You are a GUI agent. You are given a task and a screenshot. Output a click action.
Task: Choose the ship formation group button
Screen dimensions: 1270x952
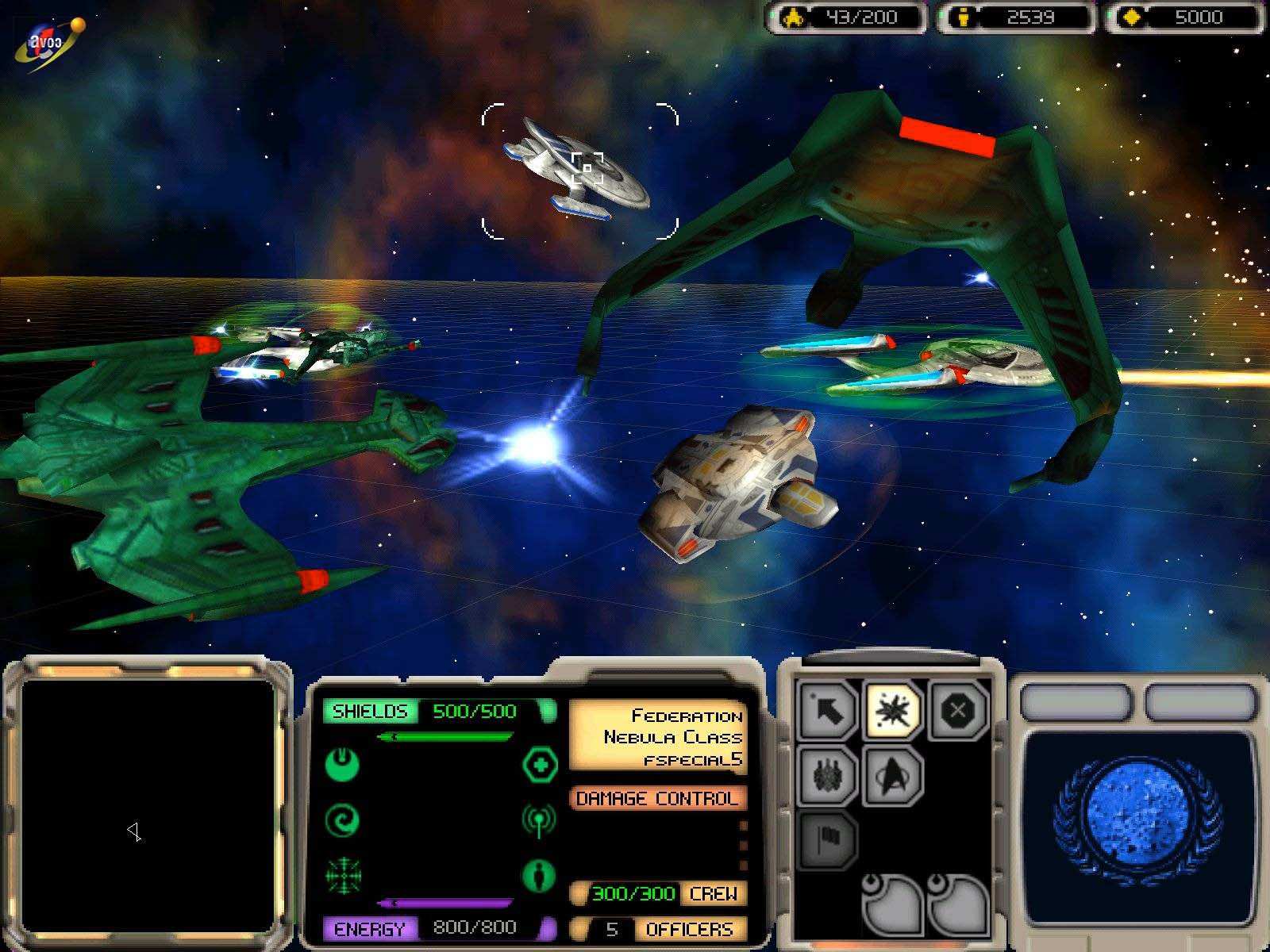tap(827, 775)
